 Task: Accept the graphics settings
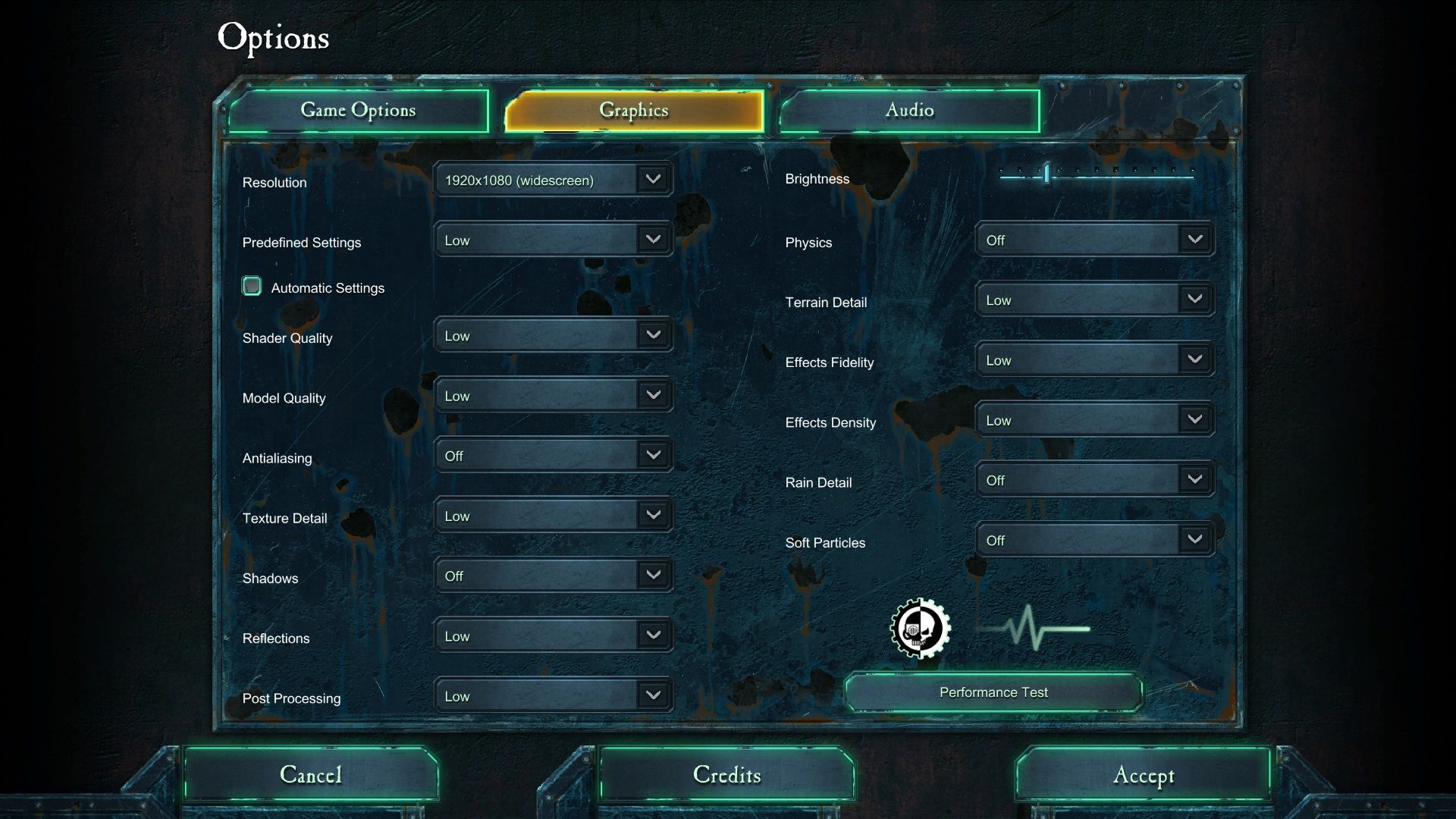[x=1143, y=774]
